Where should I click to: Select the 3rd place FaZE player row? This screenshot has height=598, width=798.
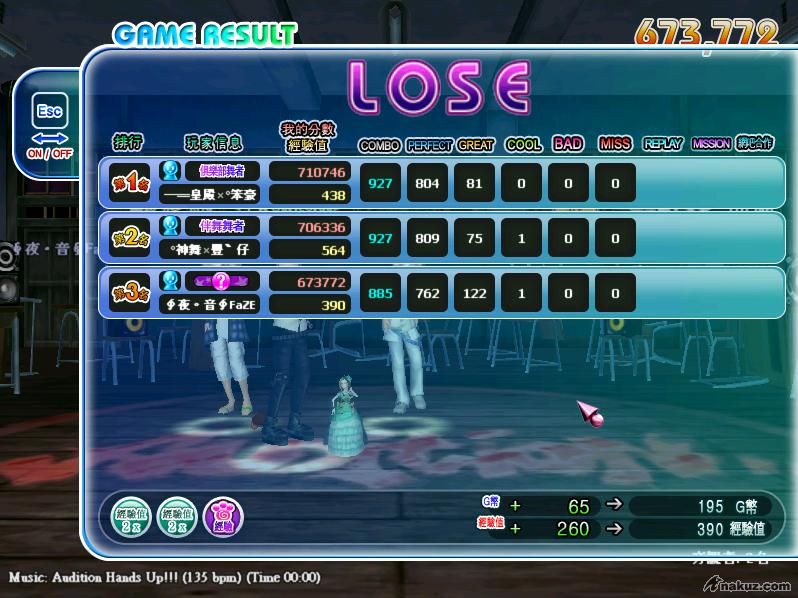(440, 293)
